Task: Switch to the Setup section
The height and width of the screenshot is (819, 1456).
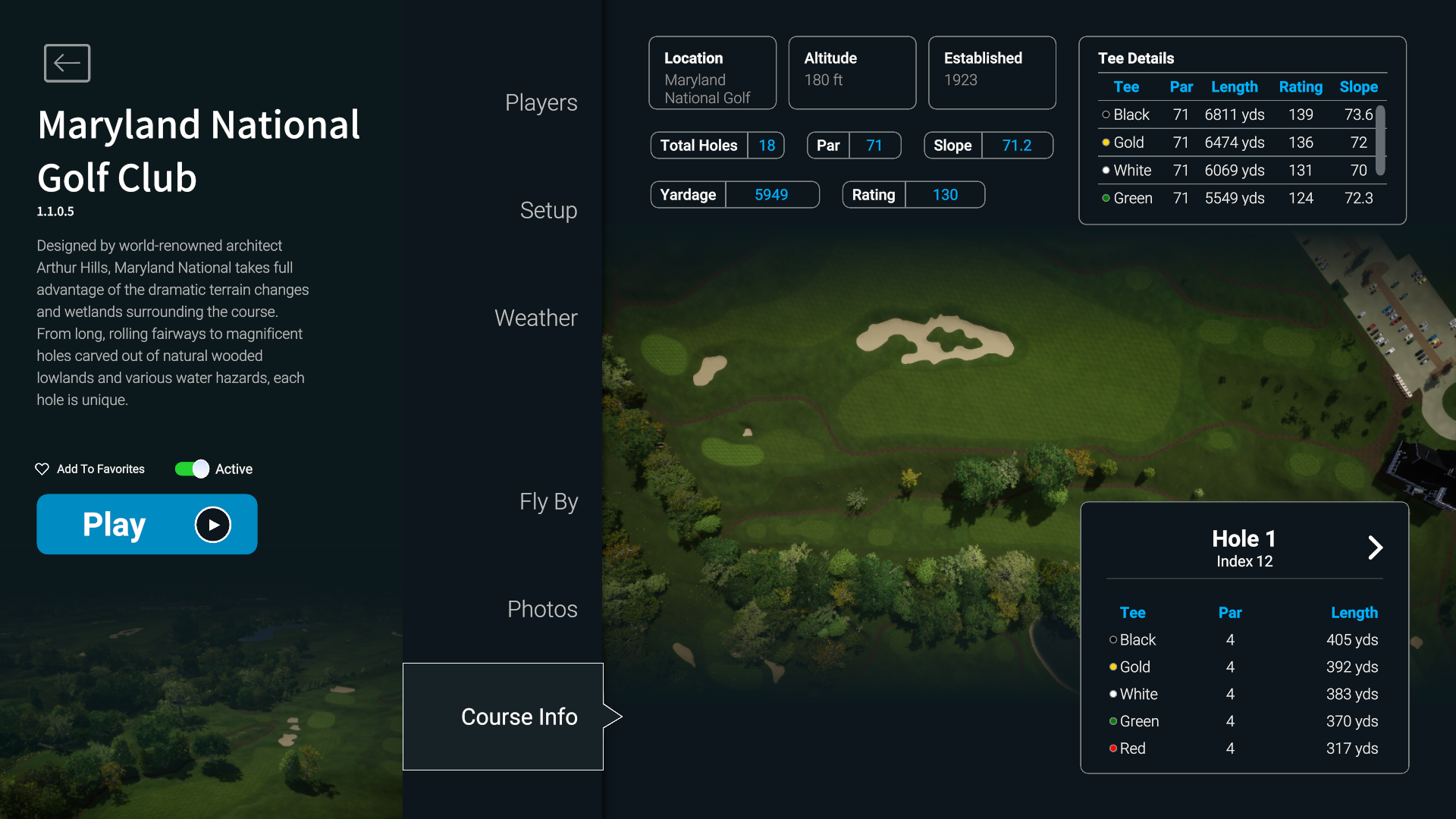Action: coord(548,211)
